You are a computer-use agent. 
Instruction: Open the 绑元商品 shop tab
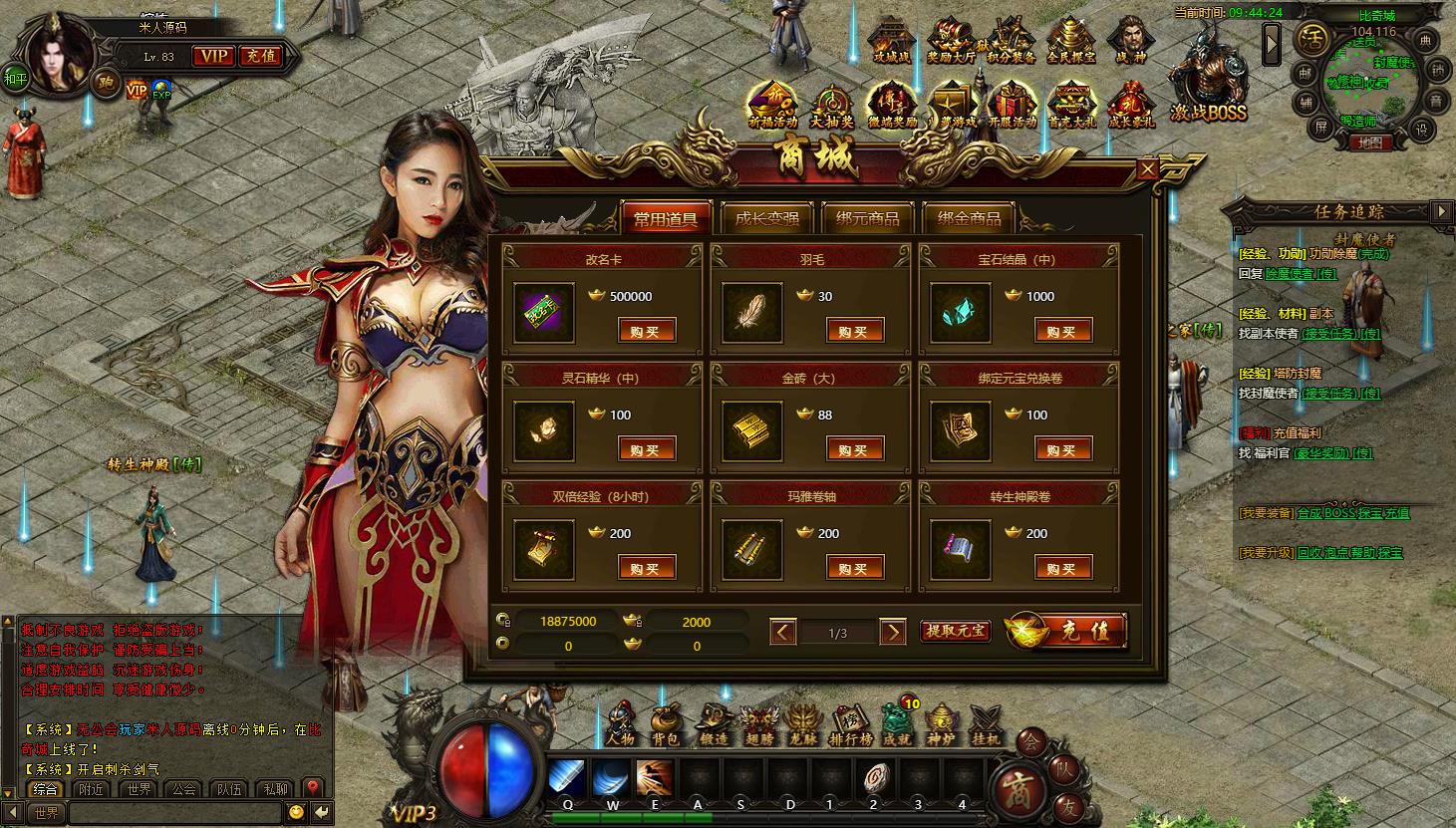point(867,218)
